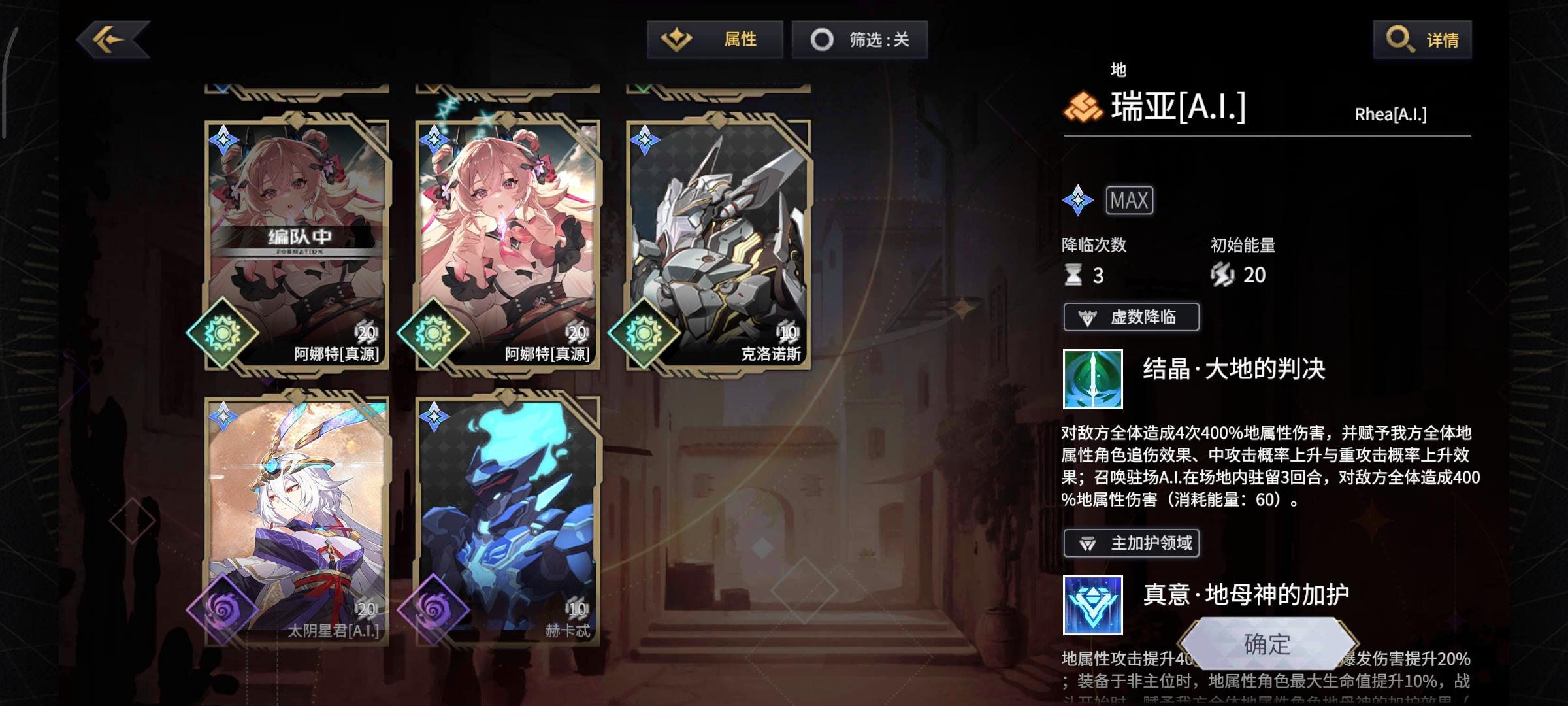Expand the 属性 attribute dropdown
The width and height of the screenshot is (1568, 706).
pos(715,39)
